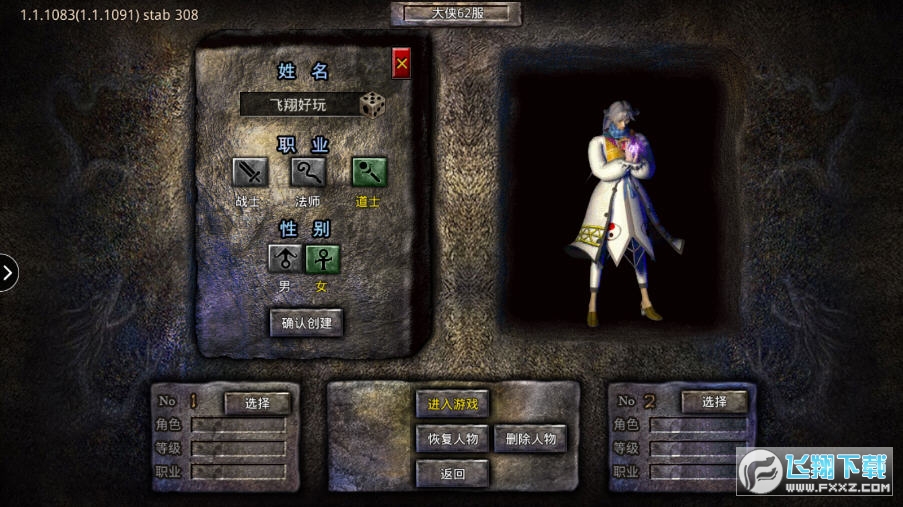Choose the Warrior (战士) sword class
The image size is (903, 507).
250,173
